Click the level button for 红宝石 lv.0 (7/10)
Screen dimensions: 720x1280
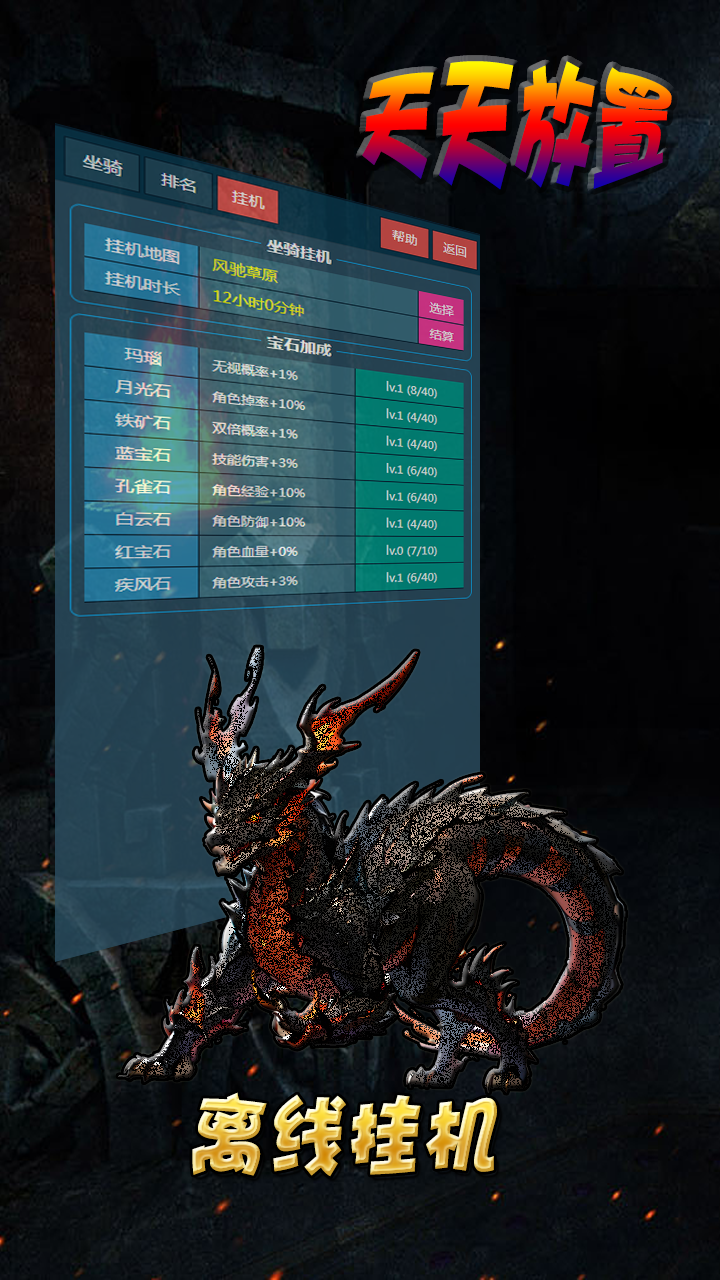click(409, 550)
